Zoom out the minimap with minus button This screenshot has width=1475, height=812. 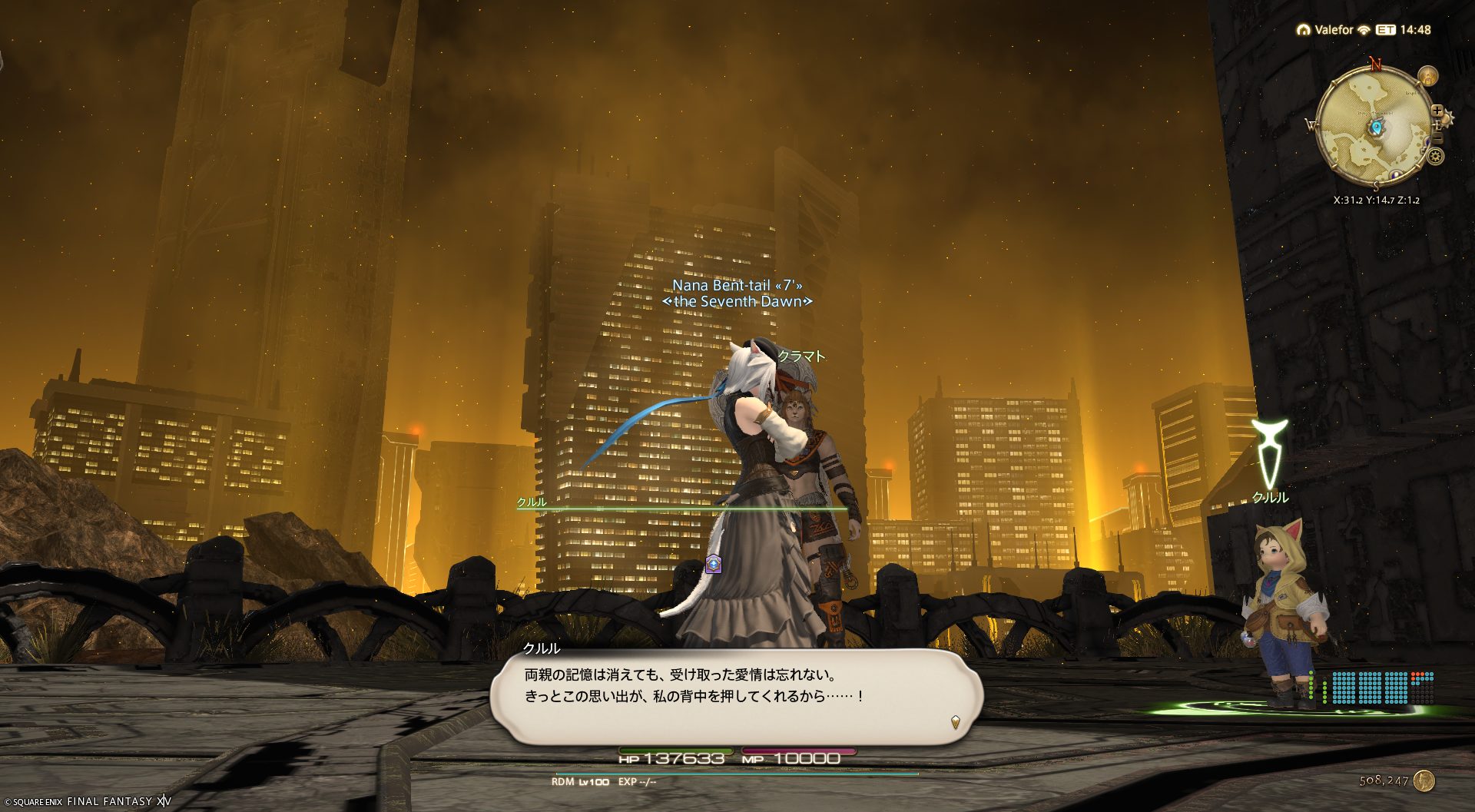click(x=1437, y=138)
